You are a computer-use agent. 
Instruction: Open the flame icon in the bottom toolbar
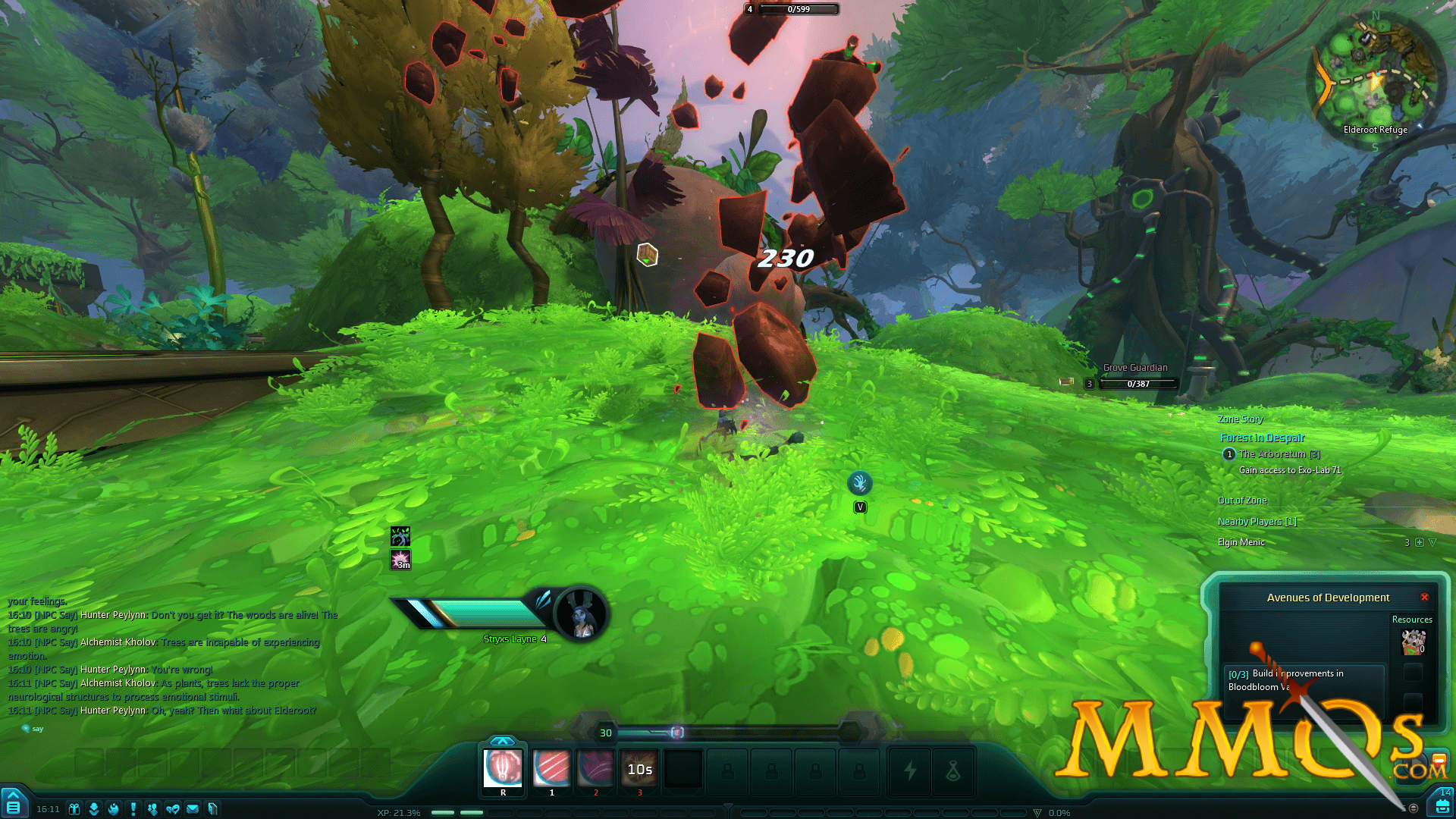pyautogui.click(x=114, y=809)
